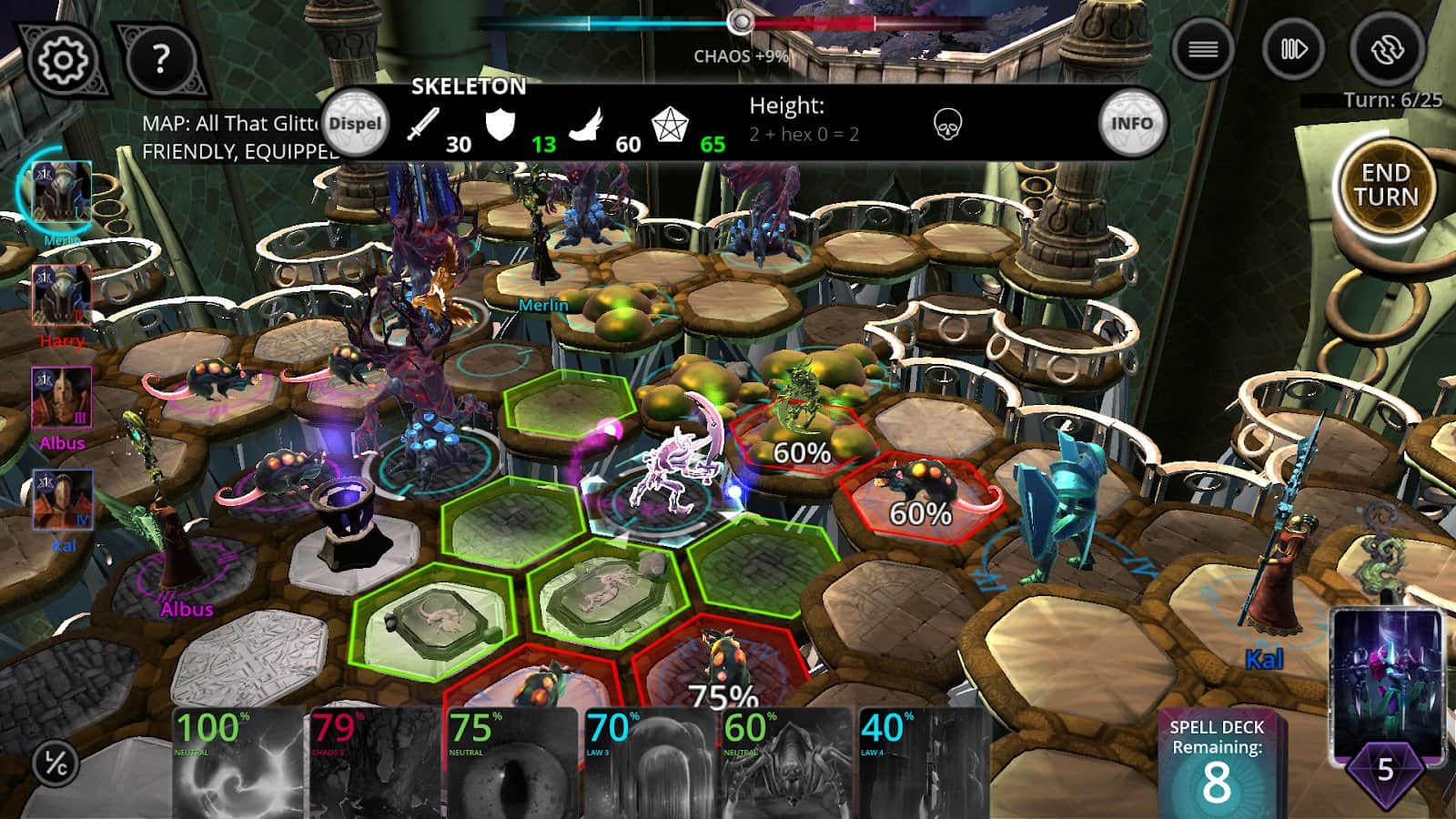This screenshot has height=819, width=1456.
Task: Choose the 70% law spell card
Action: [649, 763]
